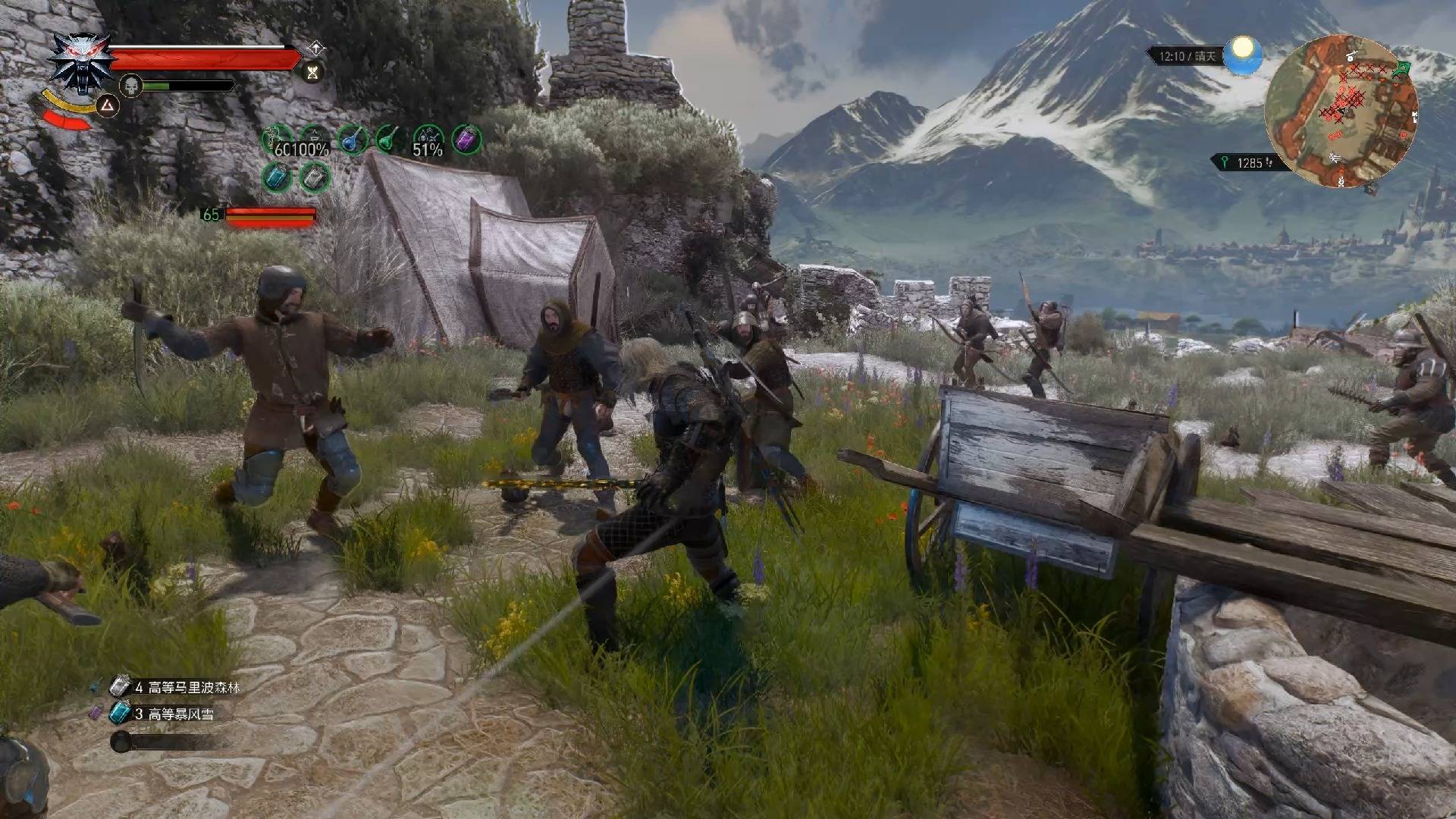Click the cyan potion buff icon

(x=276, y=178)
